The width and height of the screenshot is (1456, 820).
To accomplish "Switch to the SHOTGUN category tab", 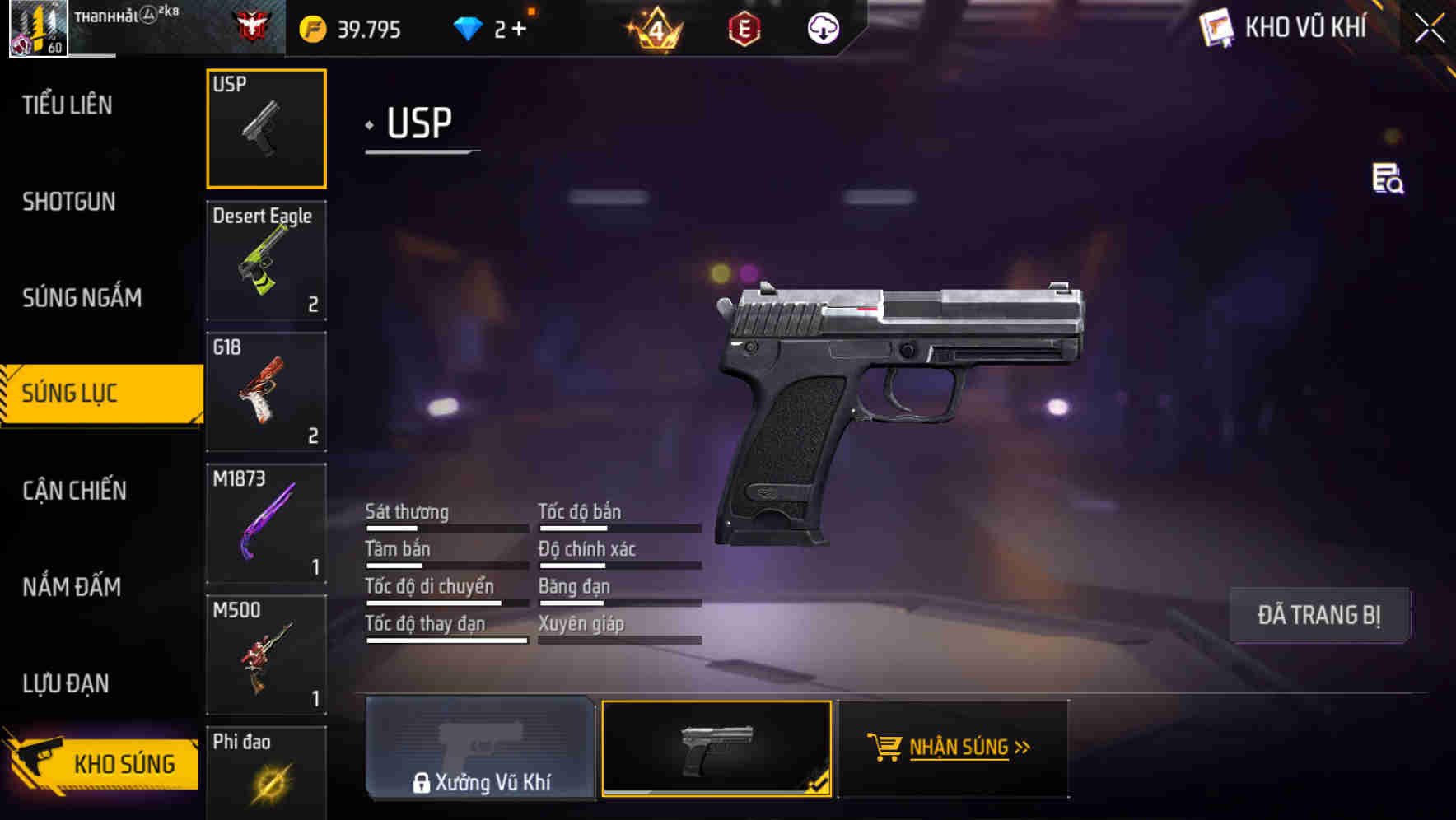I will click(x=68, y=202).
